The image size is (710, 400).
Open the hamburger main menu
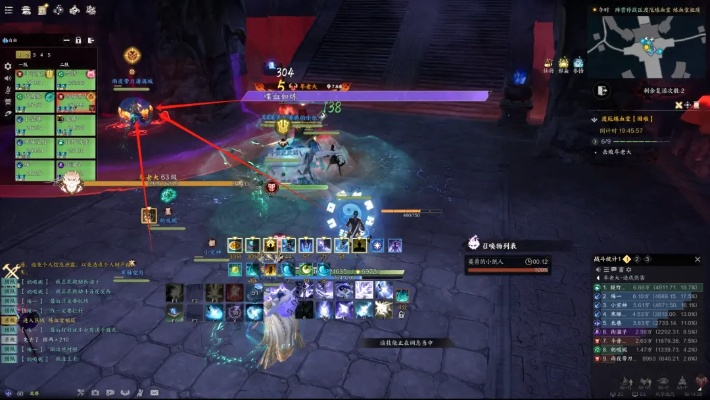10,9
